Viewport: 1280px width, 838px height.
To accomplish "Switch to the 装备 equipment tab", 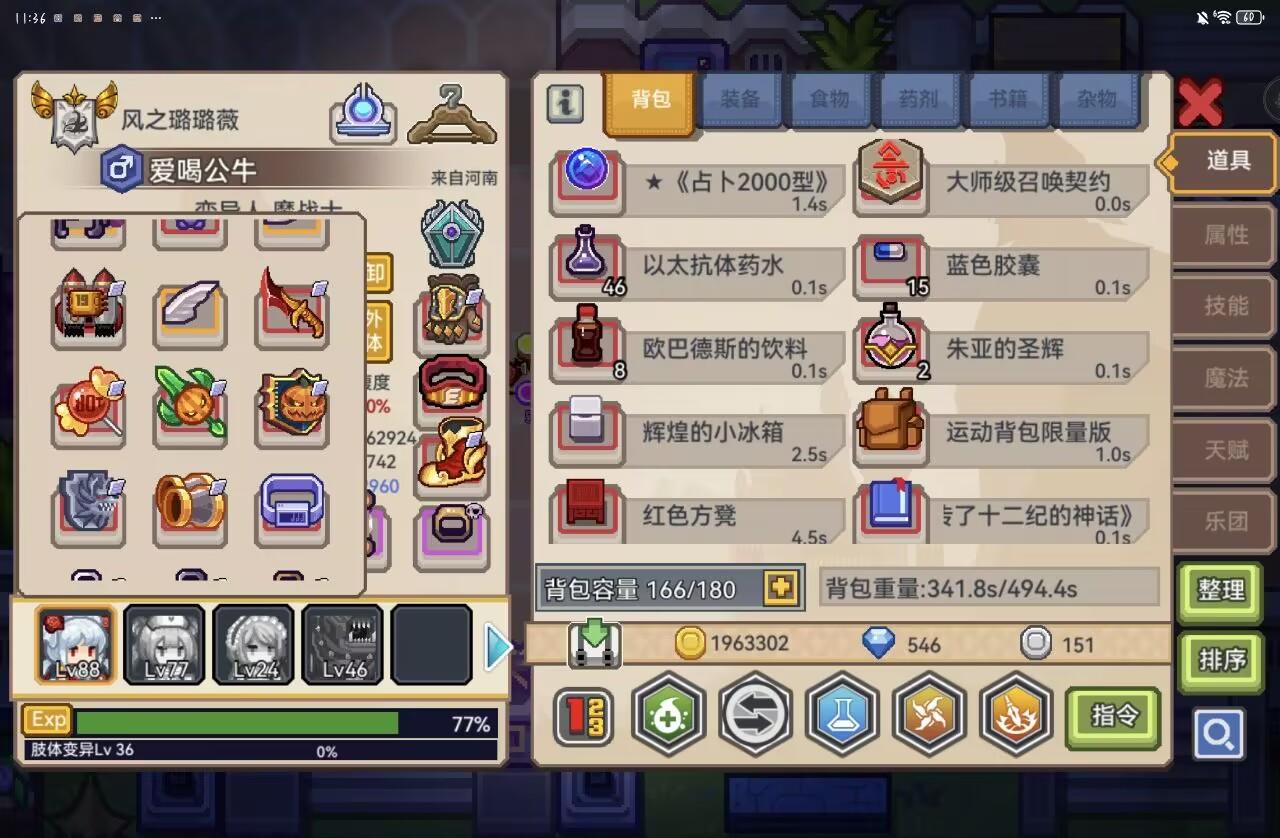I will 740,99.
